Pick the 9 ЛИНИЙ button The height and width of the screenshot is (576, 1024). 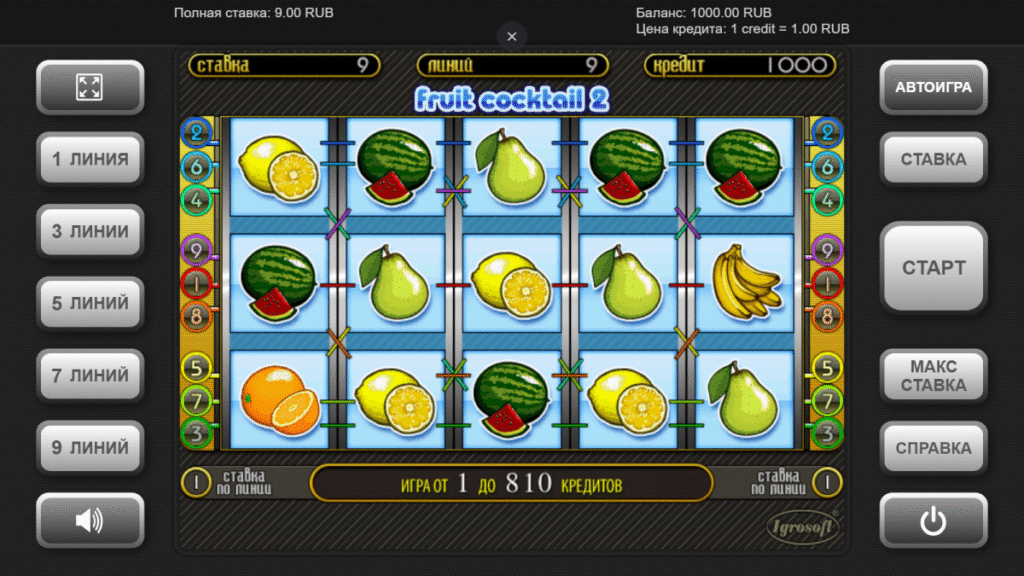pyautogui.click(x=90, y=448)
